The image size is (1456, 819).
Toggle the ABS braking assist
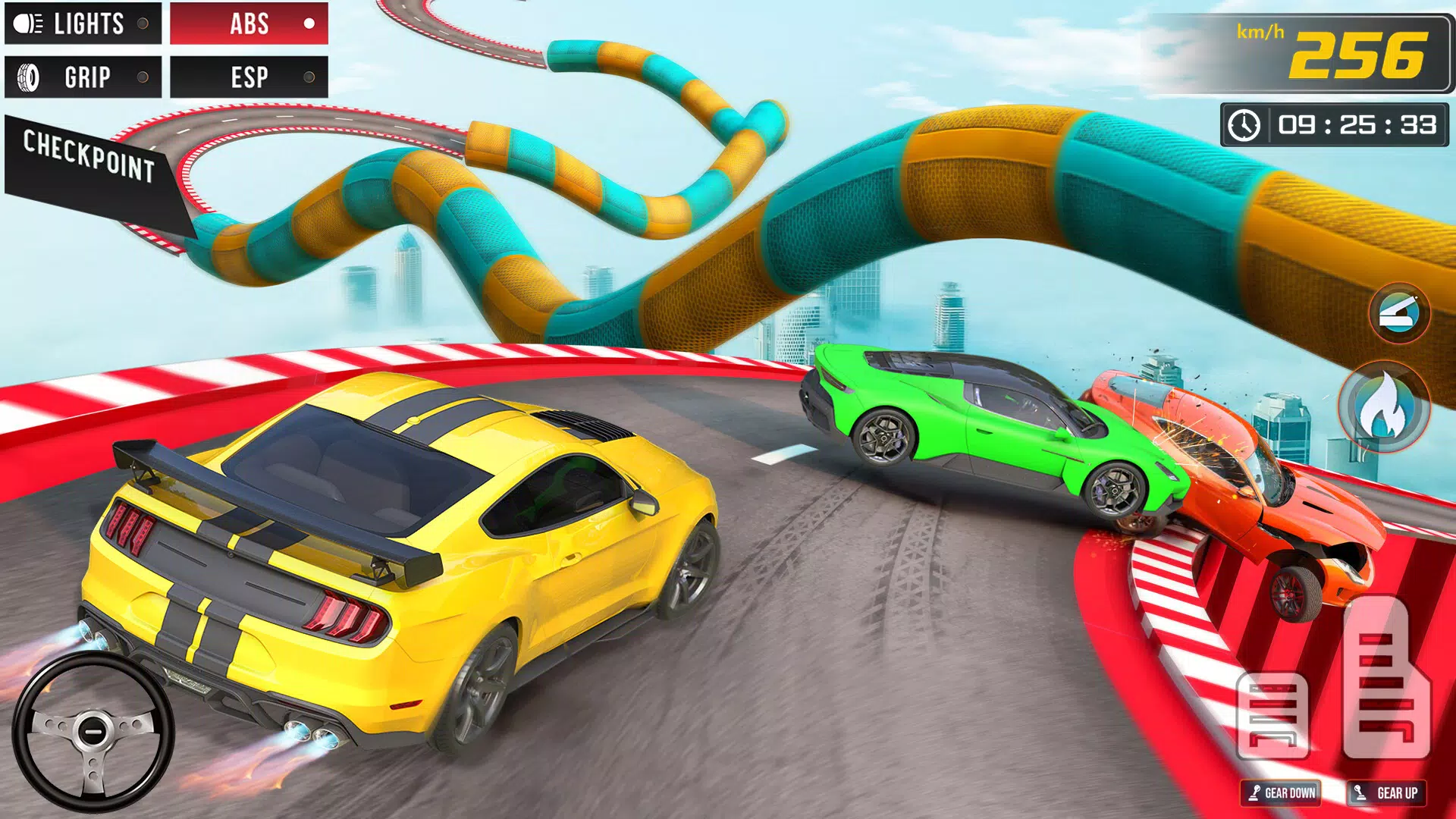pyautogui.click(x=249, y=24)
